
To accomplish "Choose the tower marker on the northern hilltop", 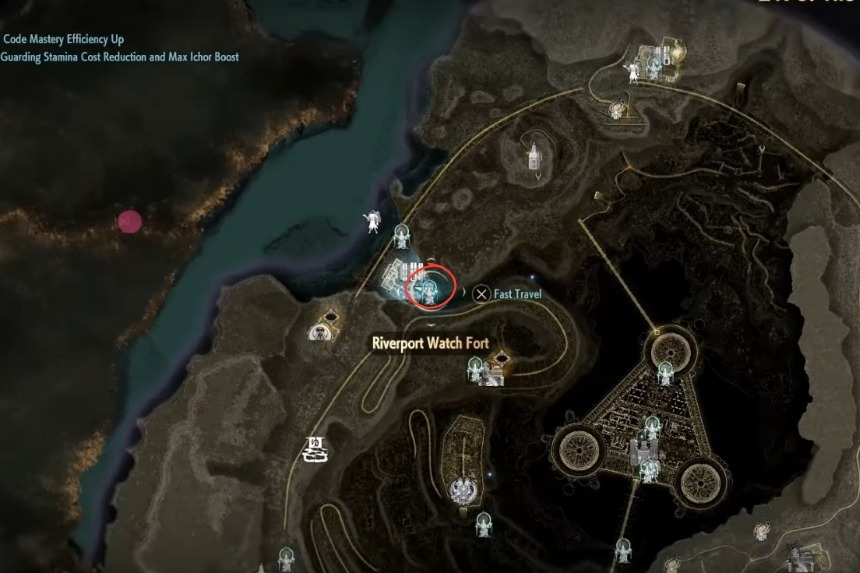I will pos(535,155).
